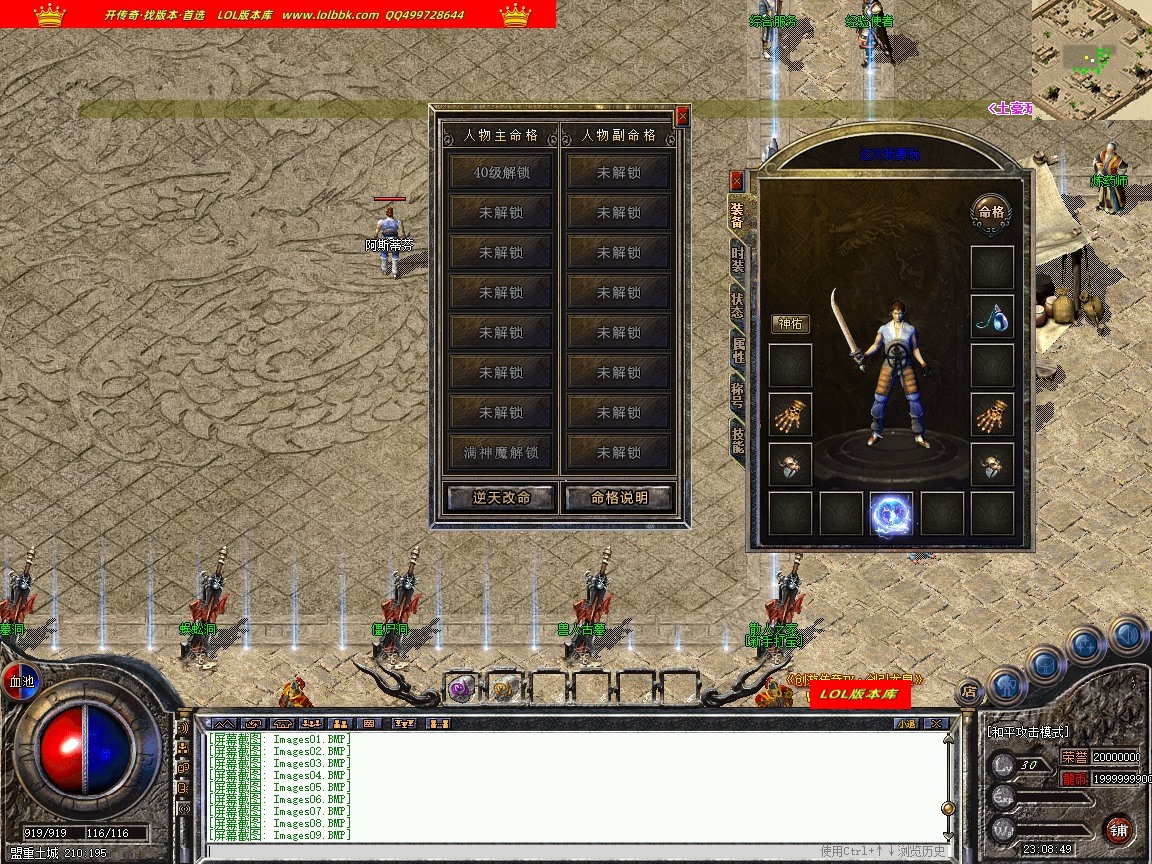The image size is (1152, 864).
Task: Select the 满神魔解锁 fate slot
Action: 501,452
